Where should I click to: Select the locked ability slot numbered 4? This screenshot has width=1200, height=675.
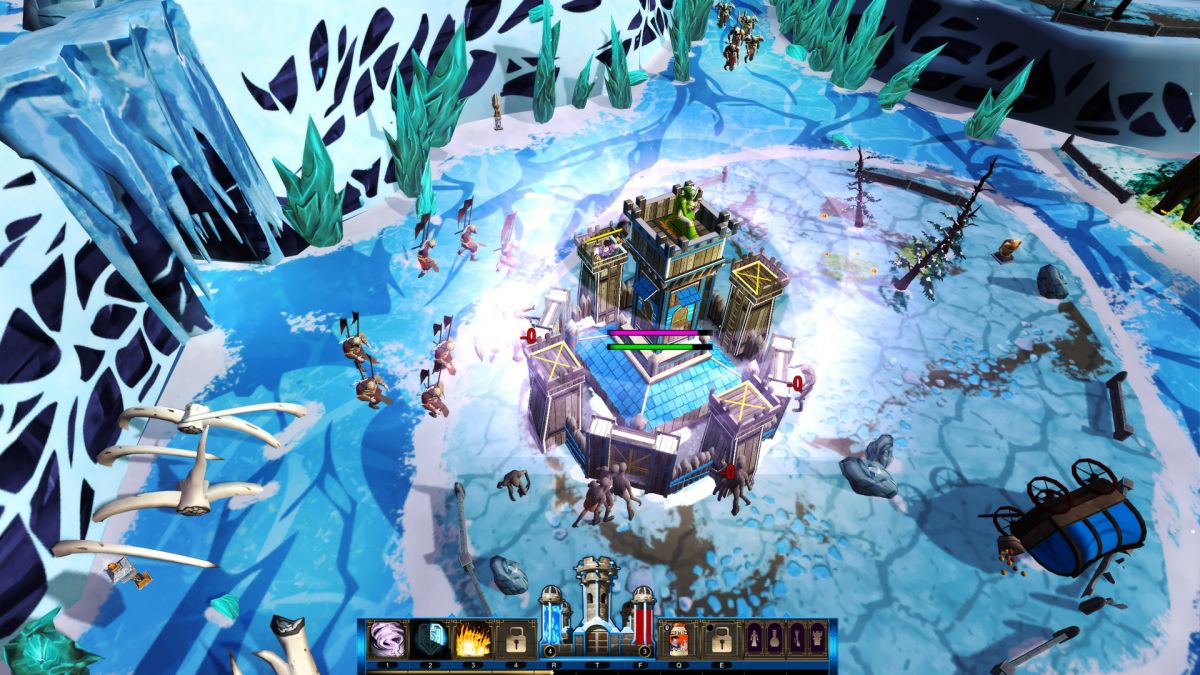coord(516,638)
